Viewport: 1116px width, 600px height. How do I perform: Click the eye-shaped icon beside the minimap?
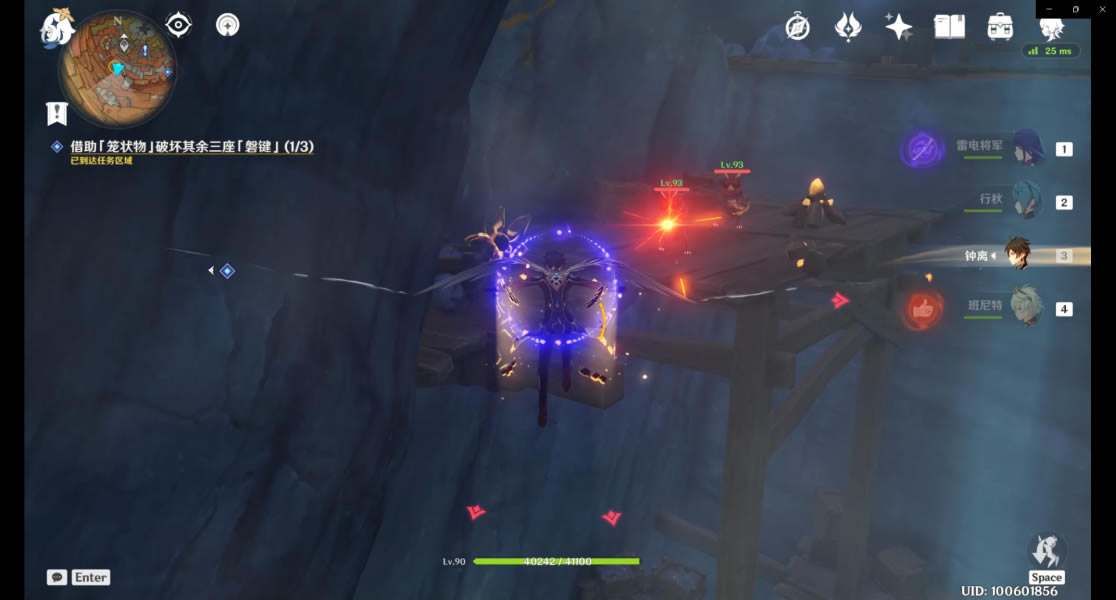coord(179,25)
